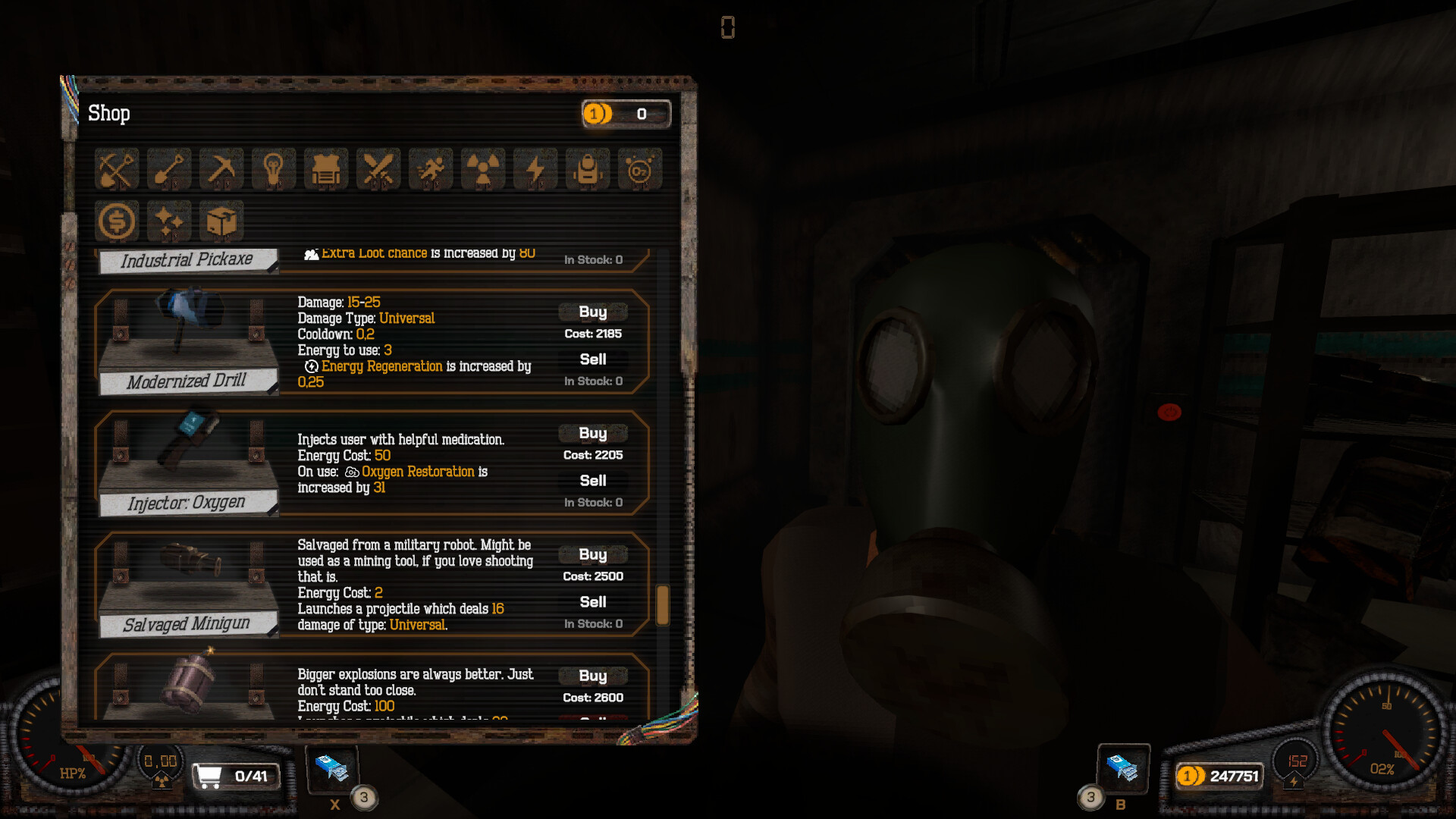Open the radiation hazard category filter

pyautogui.click(x=482, y=169)
